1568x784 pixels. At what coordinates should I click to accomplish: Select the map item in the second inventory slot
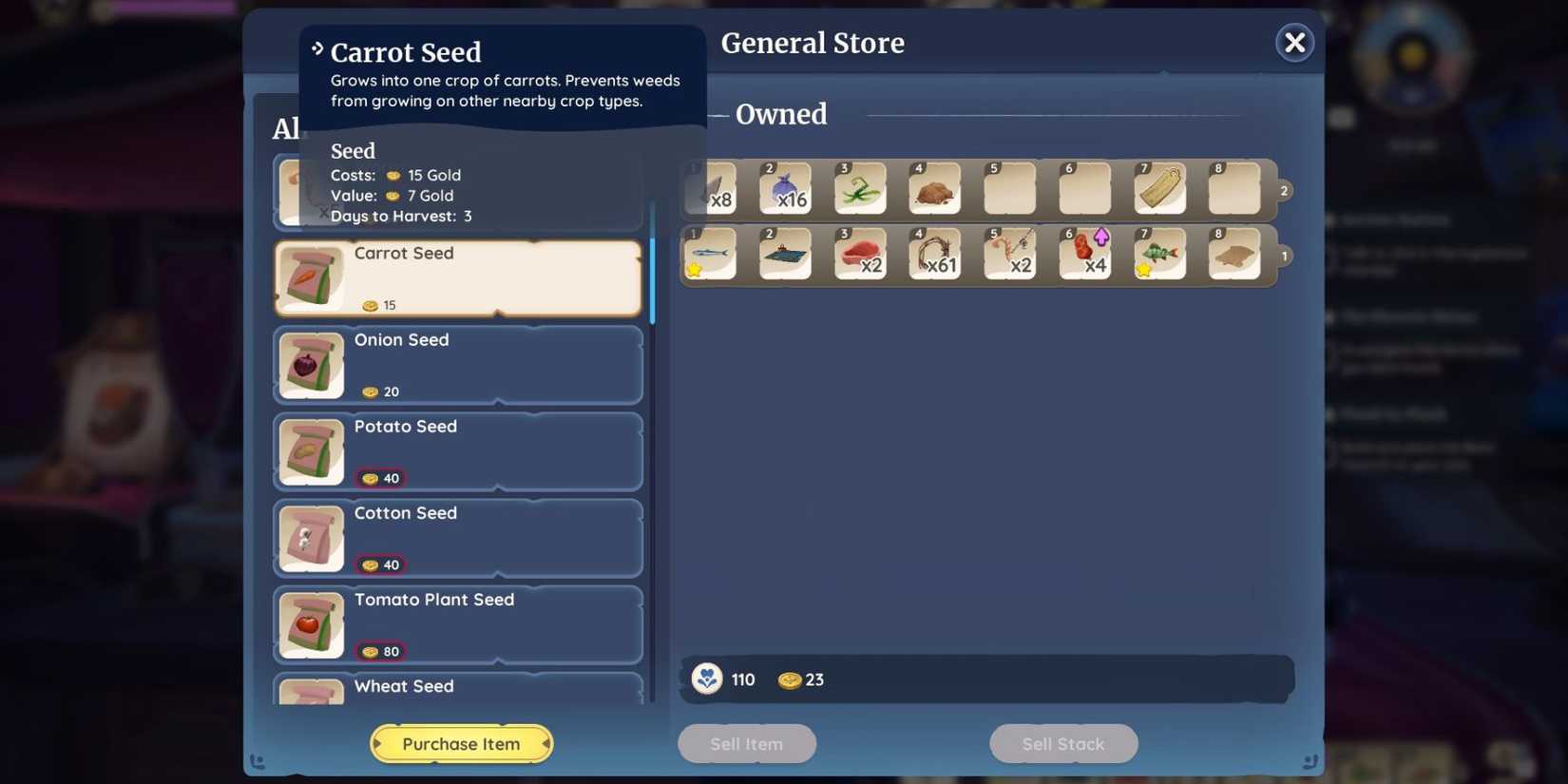[785, 254]
